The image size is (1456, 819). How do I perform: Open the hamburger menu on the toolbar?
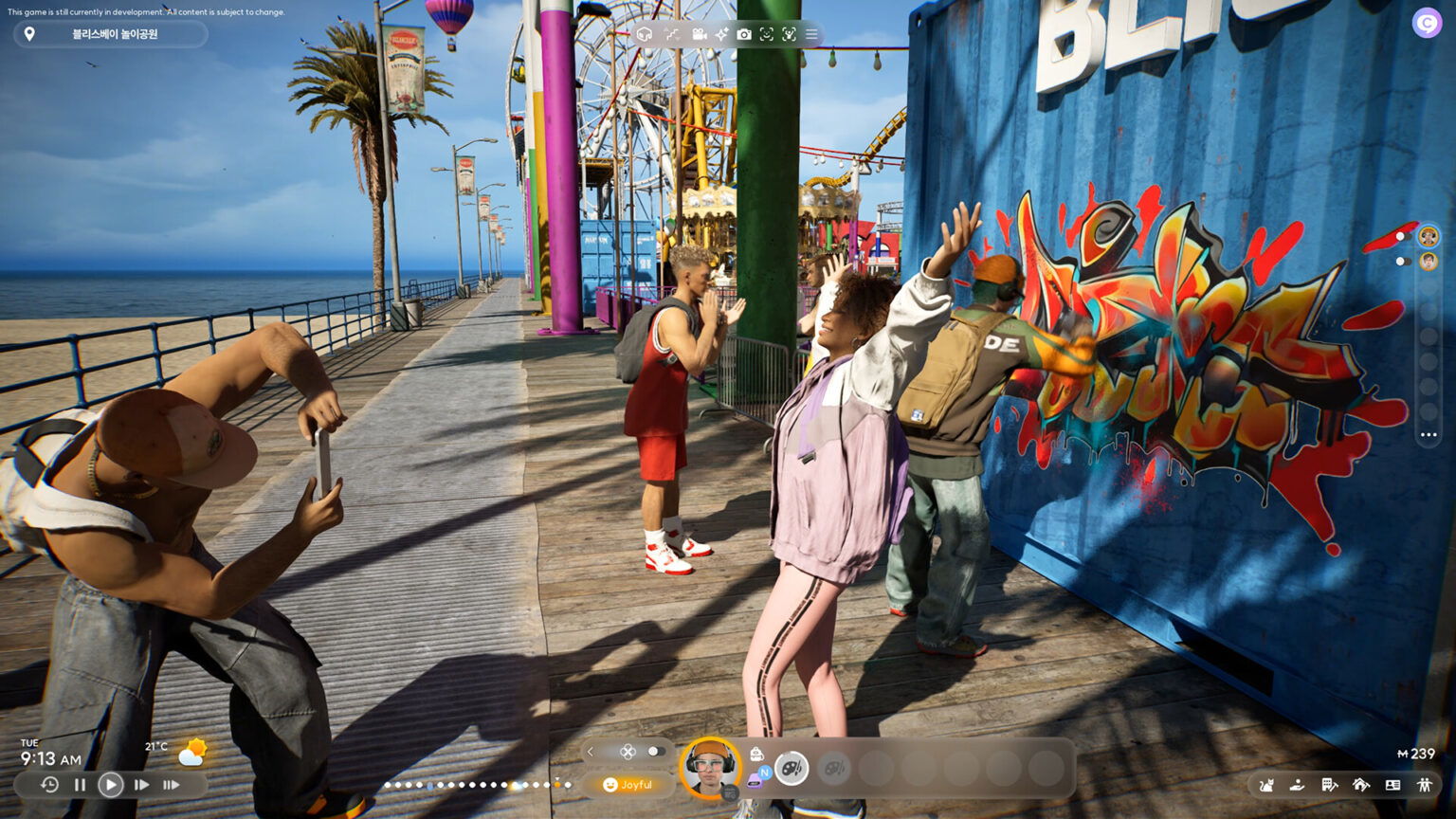[x=811, y=34]
